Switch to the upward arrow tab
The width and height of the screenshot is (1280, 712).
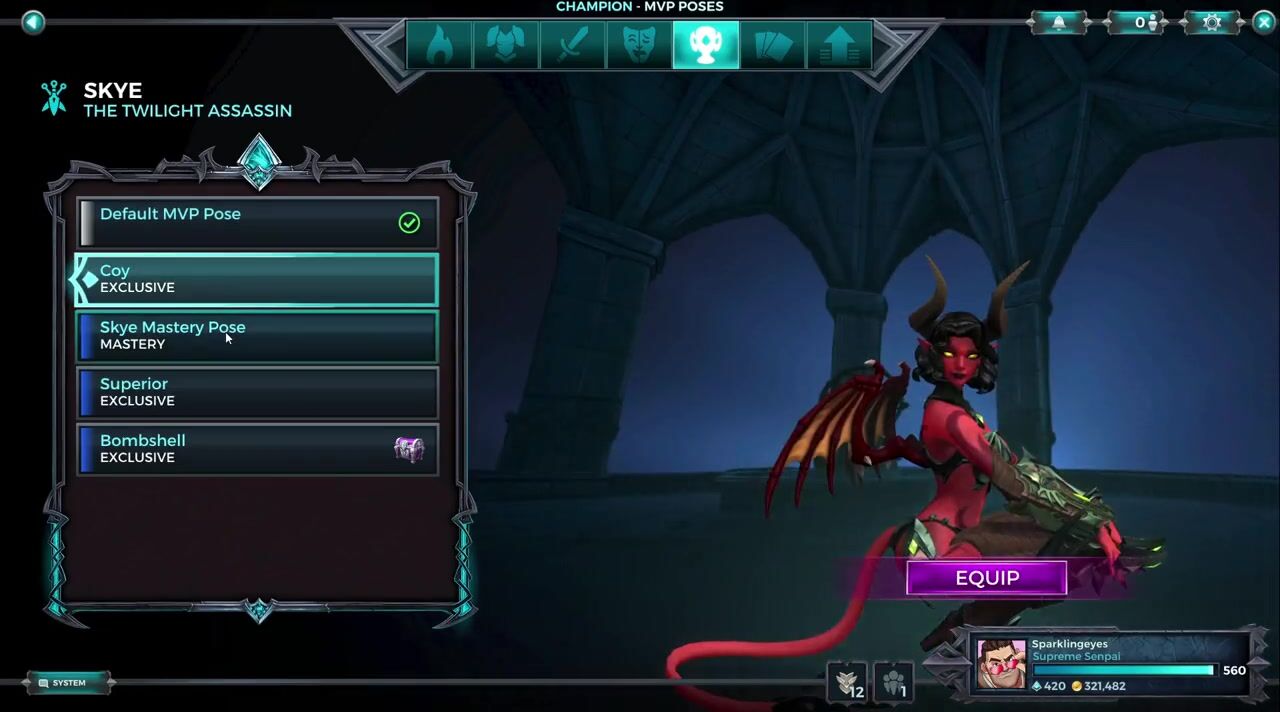pos(838,45)
